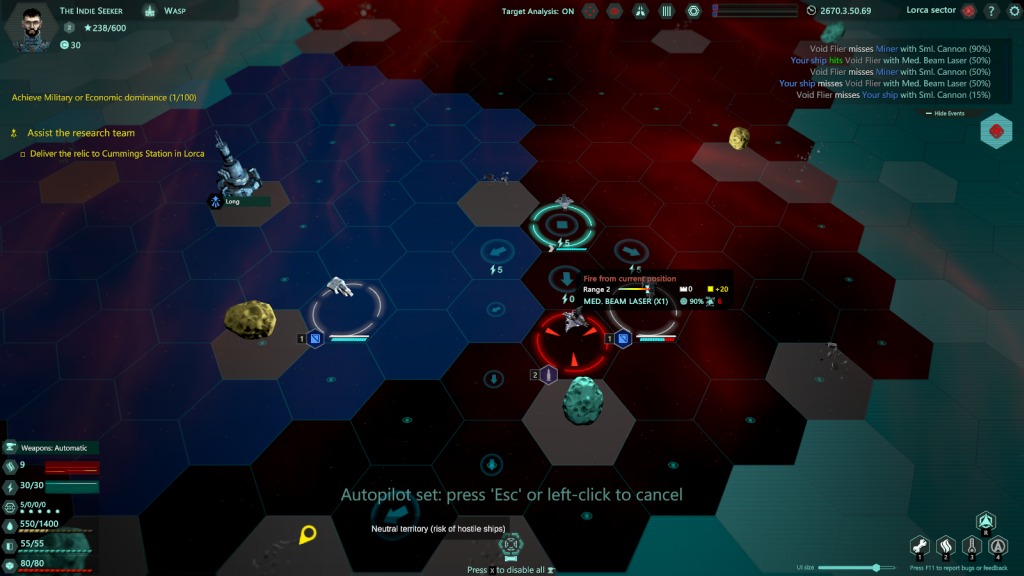The width and height of the screenshot is (1024, 576).
Task: Click the red hexagon alert button below events
Action: (x=996, y=131)
